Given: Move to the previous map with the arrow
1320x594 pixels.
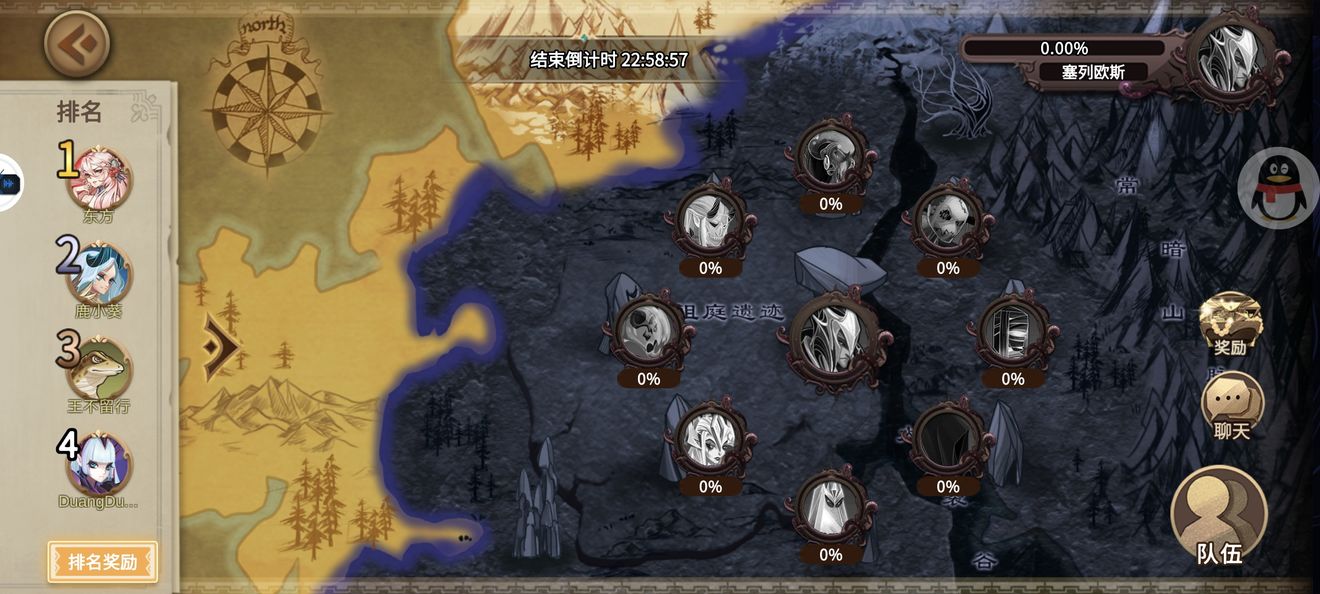Looking at the screenshot, I should point(222,346).
